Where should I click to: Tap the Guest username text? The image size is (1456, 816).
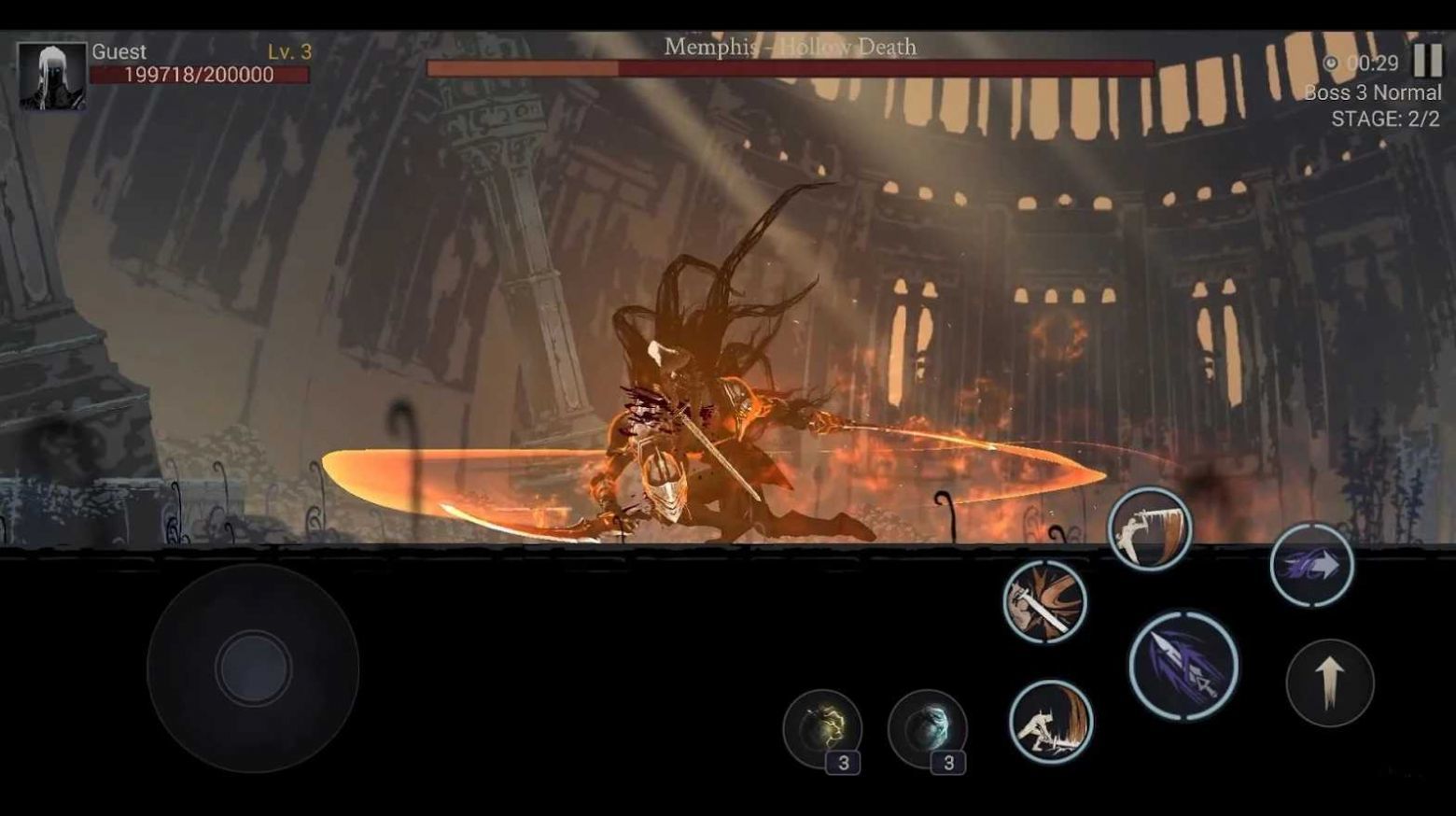pos(119,53)
